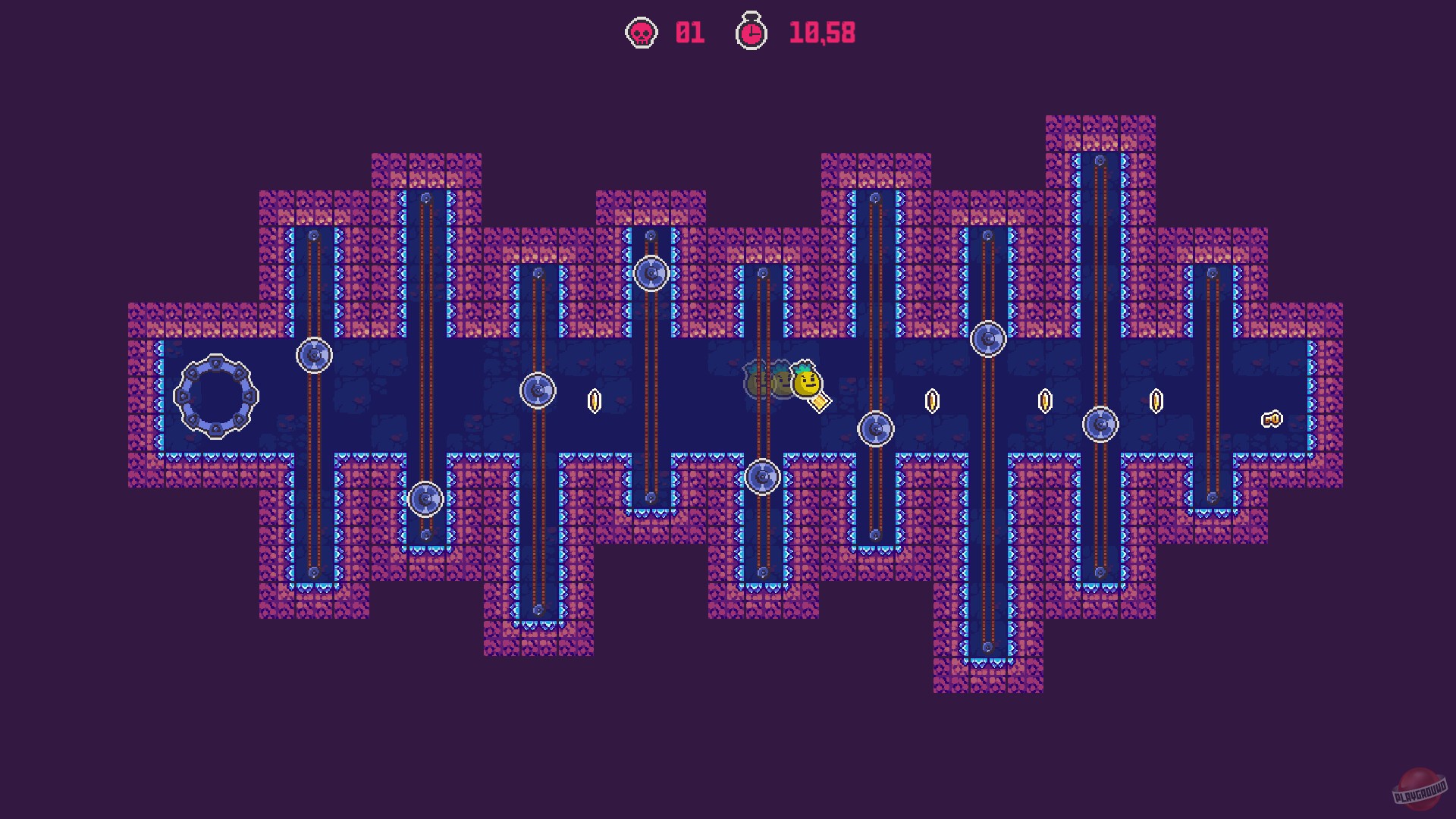Click the timer reading 10,58
The height and width of the screenshot is (819, 1456).
point(823,33)
